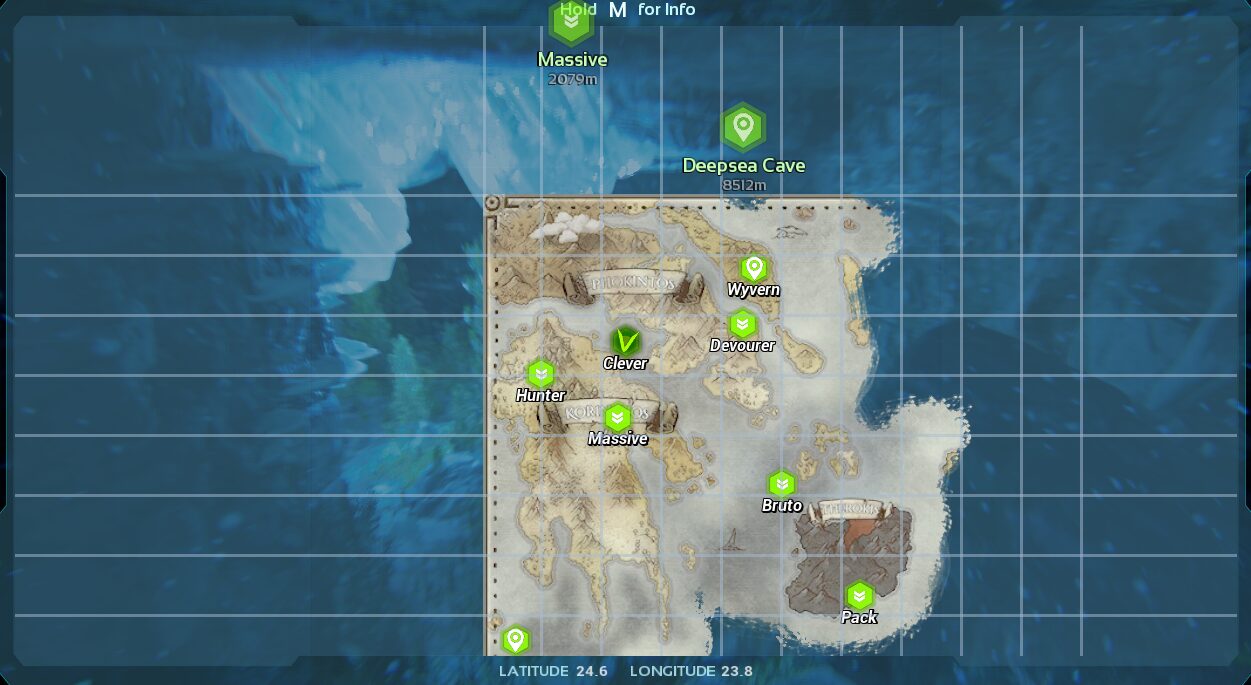The height and width of the screenshot is (685, 1251).
Task: Select the Hunter map marker
Action: (541, 374)
